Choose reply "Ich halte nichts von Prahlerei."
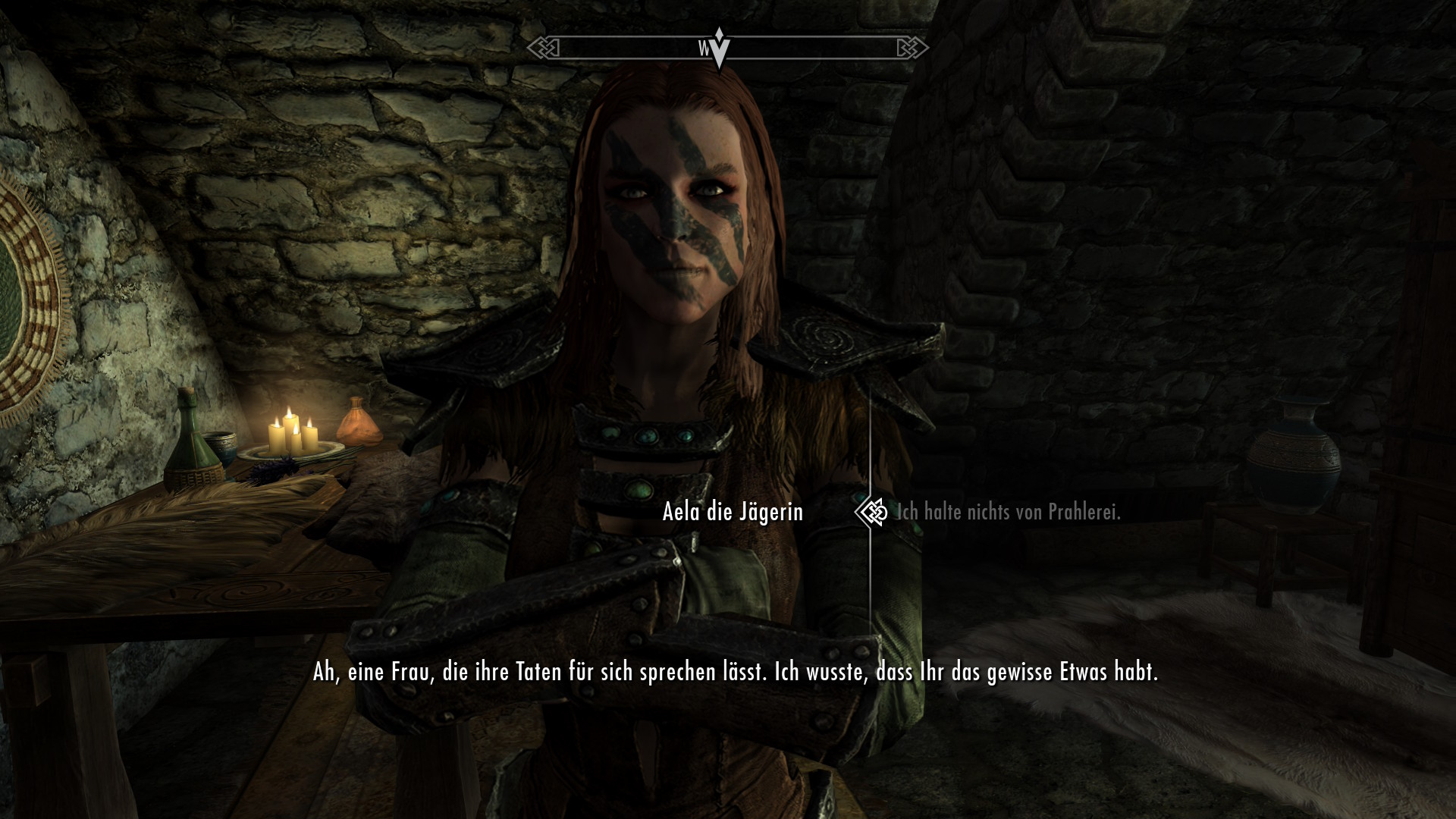 pyautogui.click(x=1008, y=513)
